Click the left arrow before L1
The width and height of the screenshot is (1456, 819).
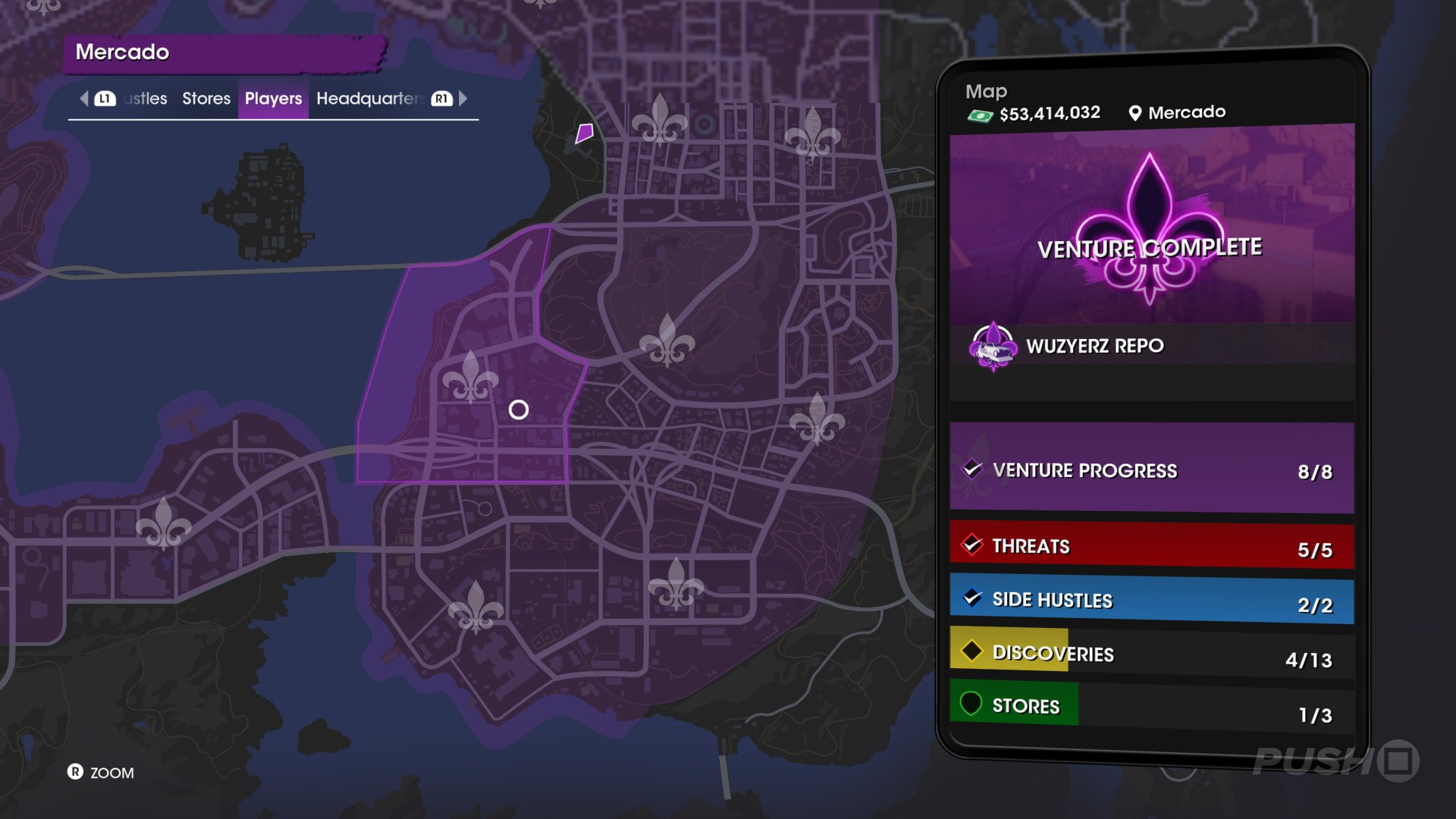(x=83, y=99)
